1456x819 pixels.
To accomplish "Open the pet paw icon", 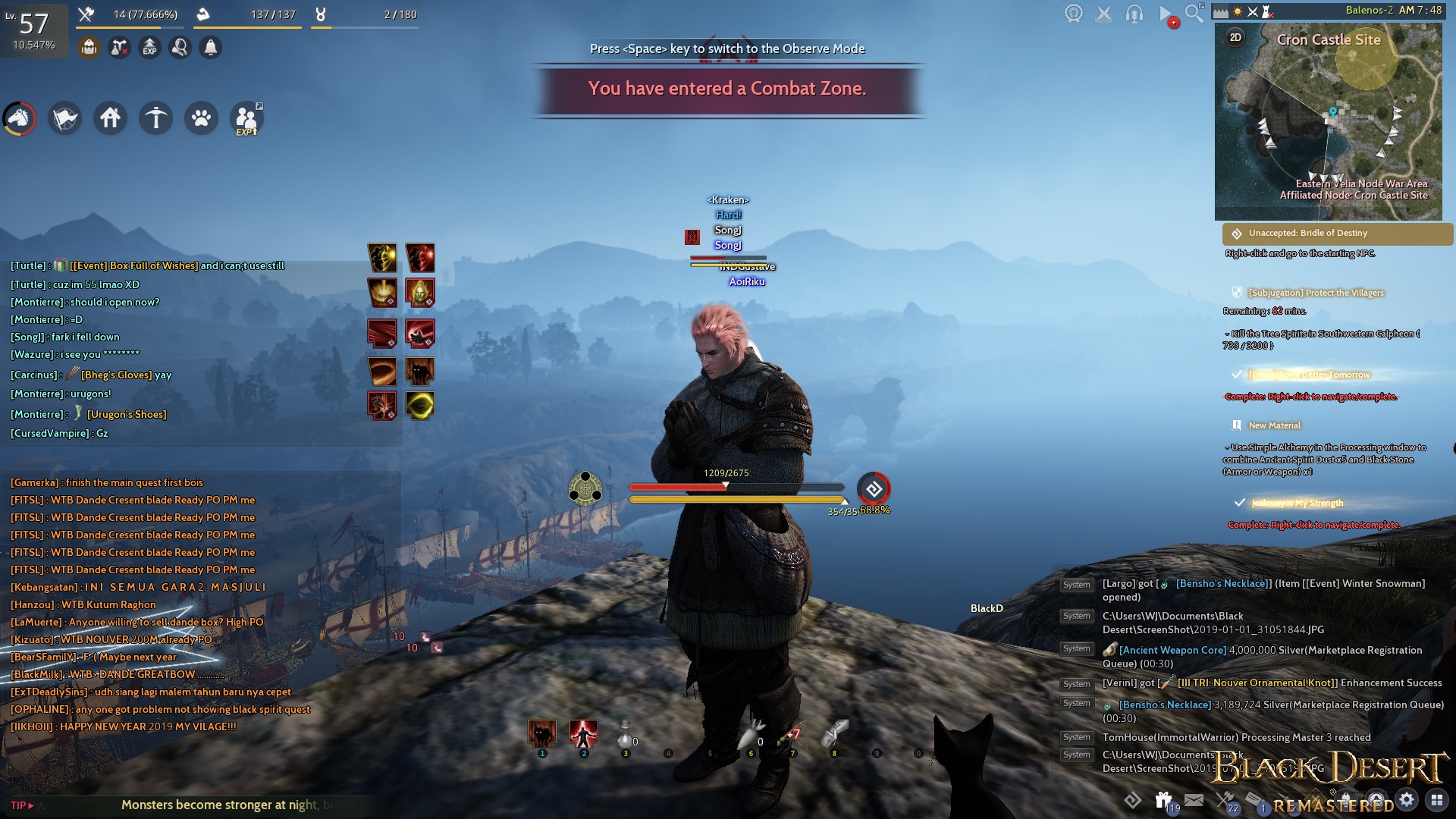I will pyautogui.click(x=201, y=118).
